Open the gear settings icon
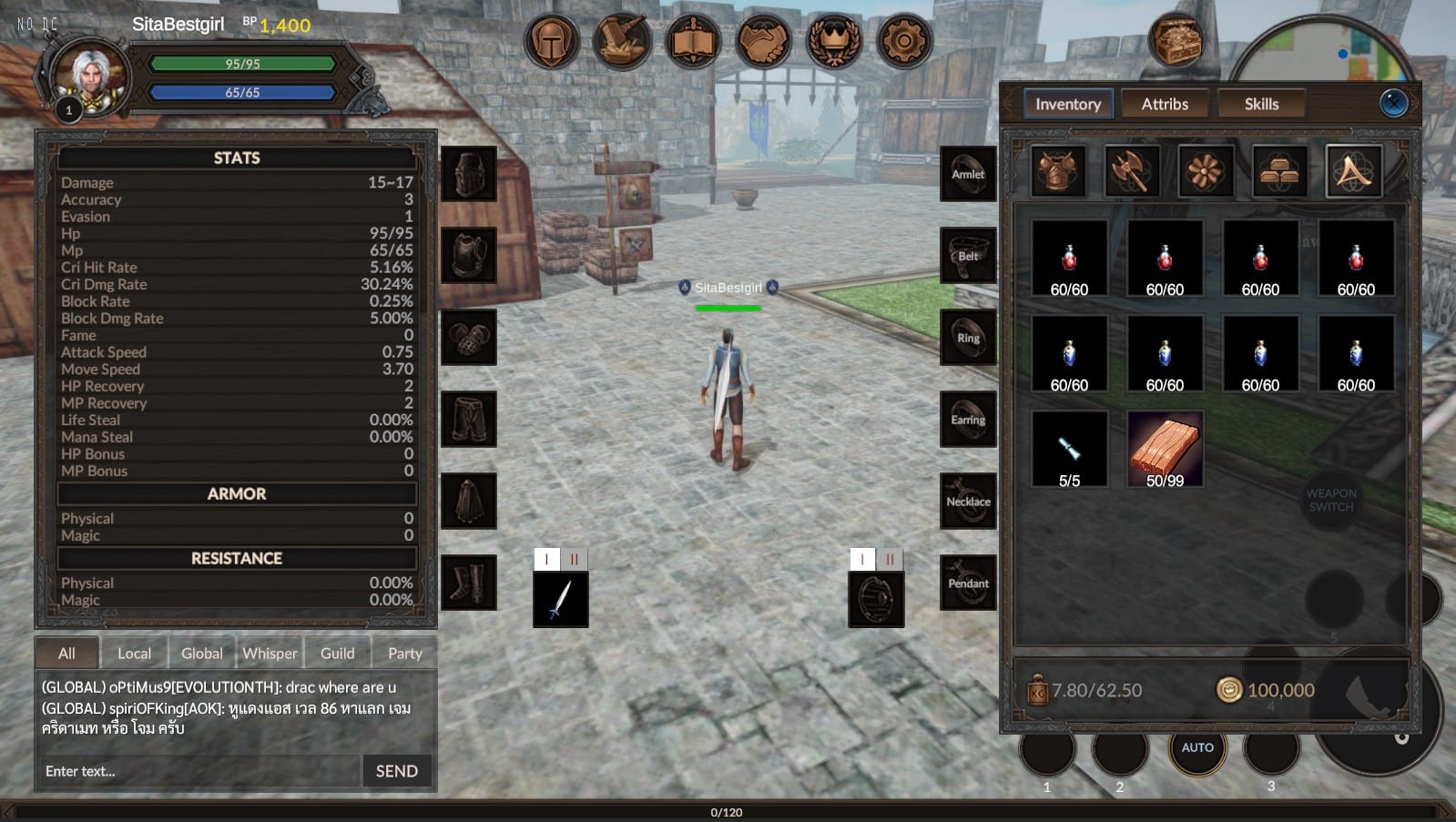The height and width of the screenshot is (822, 1456). (904, 41)
